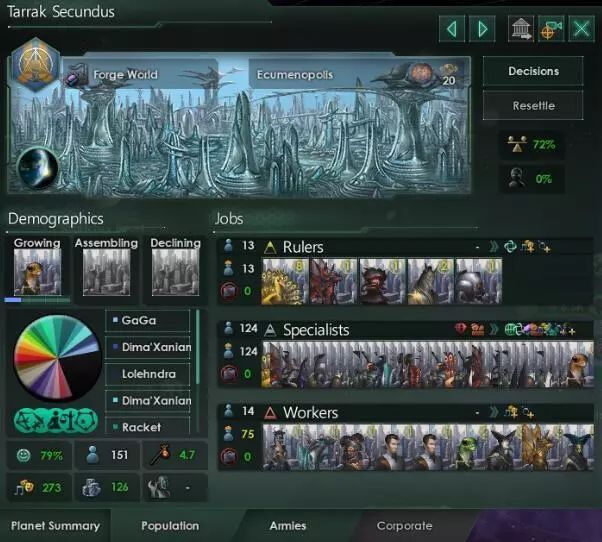Select the Racket species row
The image size is (602, 542).
point(148,427)
